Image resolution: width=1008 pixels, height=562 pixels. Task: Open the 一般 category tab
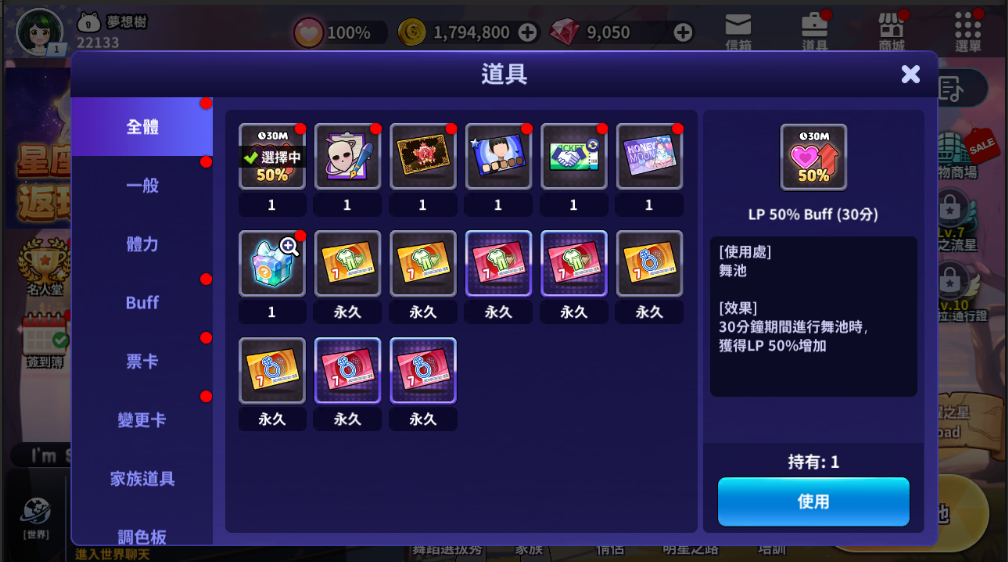coord(142,185)
